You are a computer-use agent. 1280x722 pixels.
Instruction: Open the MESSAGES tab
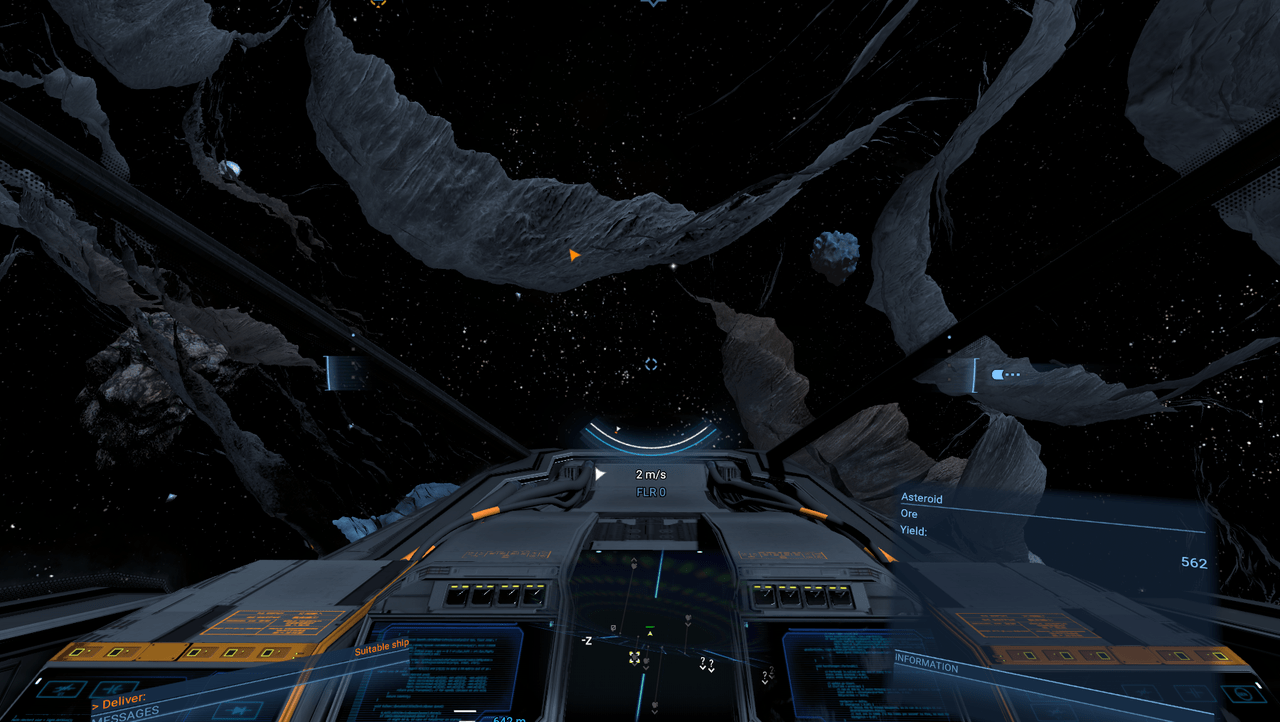tap(125, 714)
